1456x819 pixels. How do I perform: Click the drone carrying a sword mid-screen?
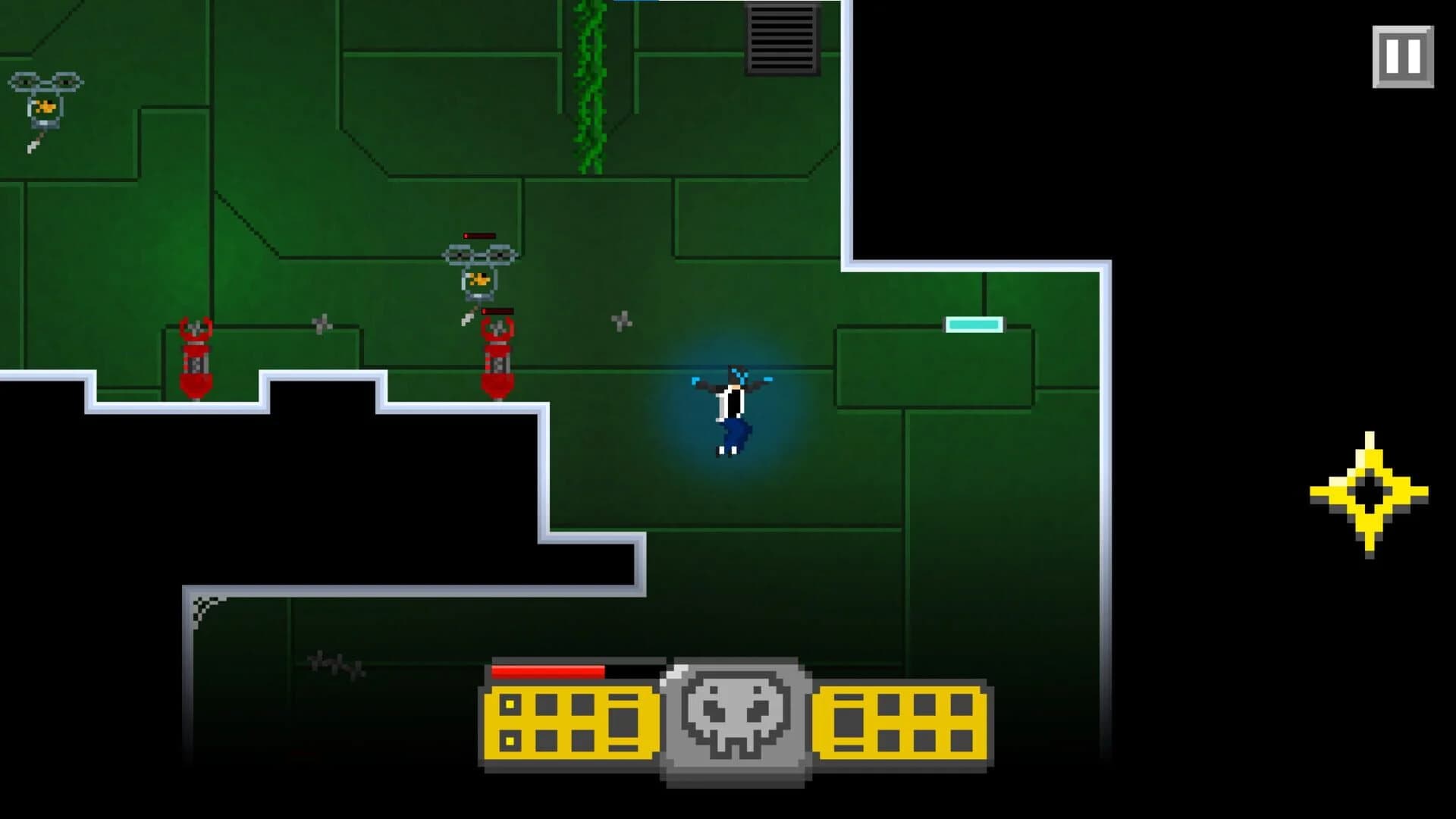pos(479,277)
